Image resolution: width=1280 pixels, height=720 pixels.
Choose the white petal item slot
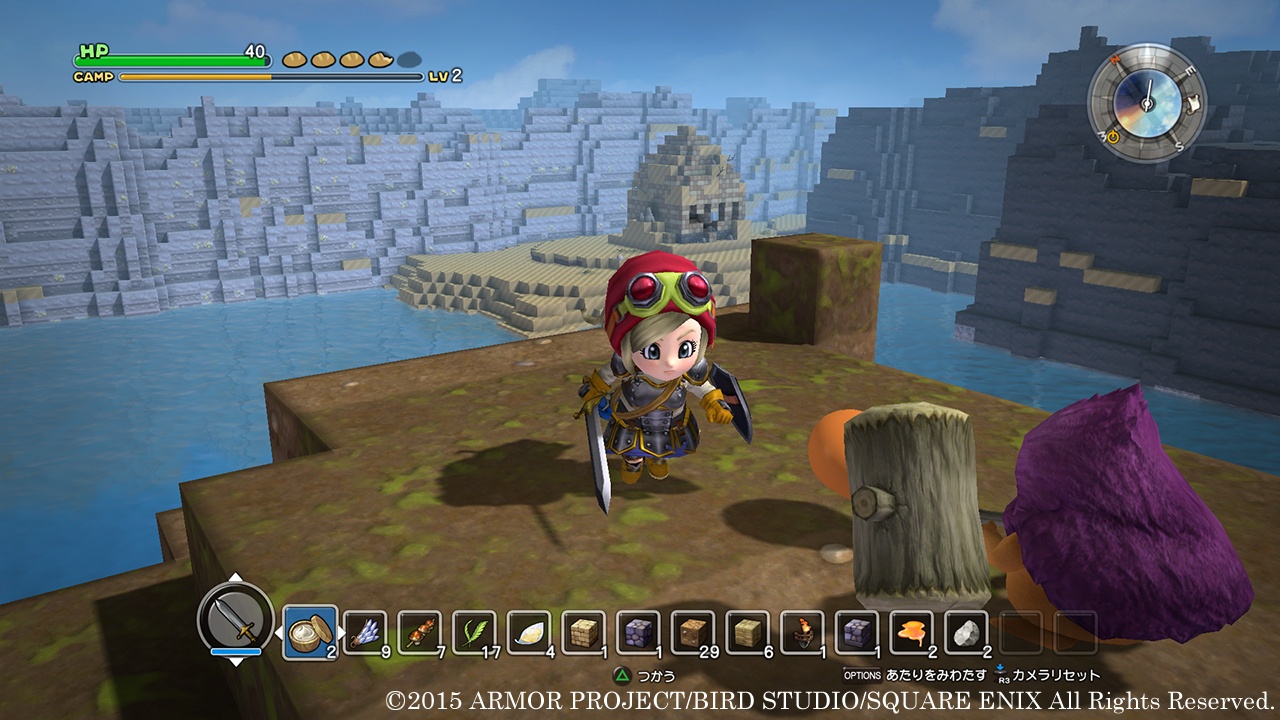coord(528,632)
